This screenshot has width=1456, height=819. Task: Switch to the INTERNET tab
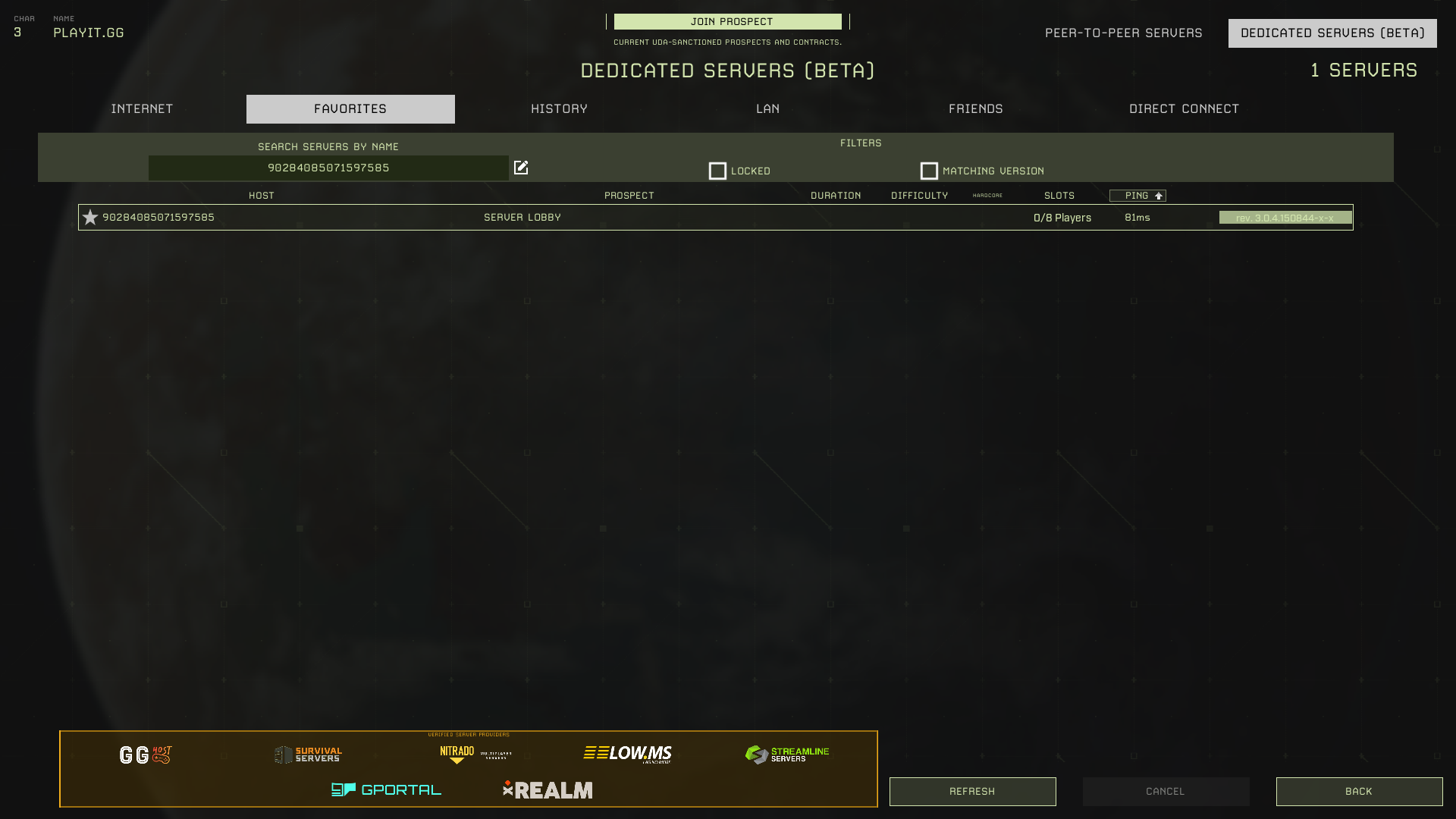coord(141,108)
